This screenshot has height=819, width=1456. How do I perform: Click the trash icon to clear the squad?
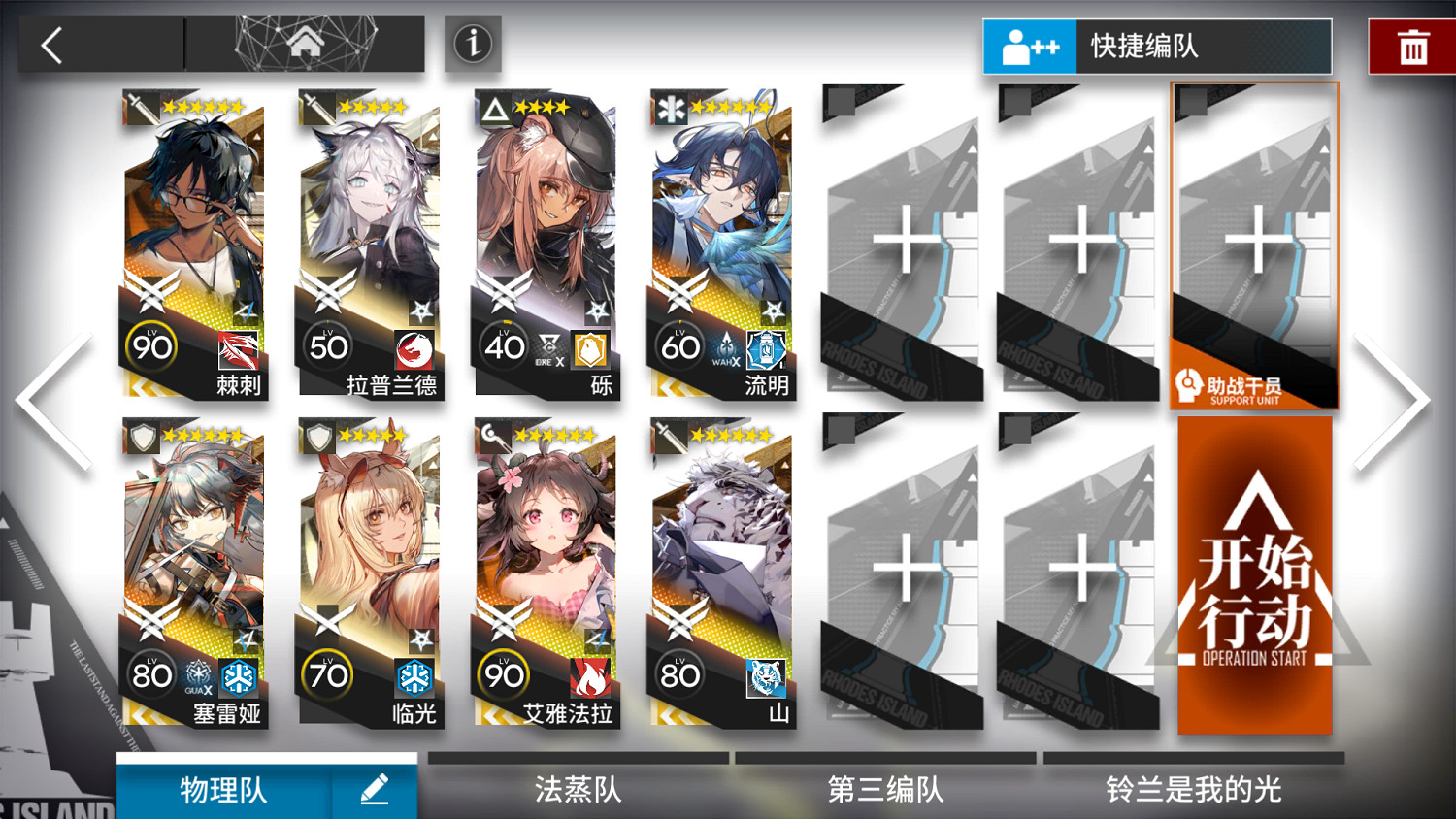(1411, 44)
